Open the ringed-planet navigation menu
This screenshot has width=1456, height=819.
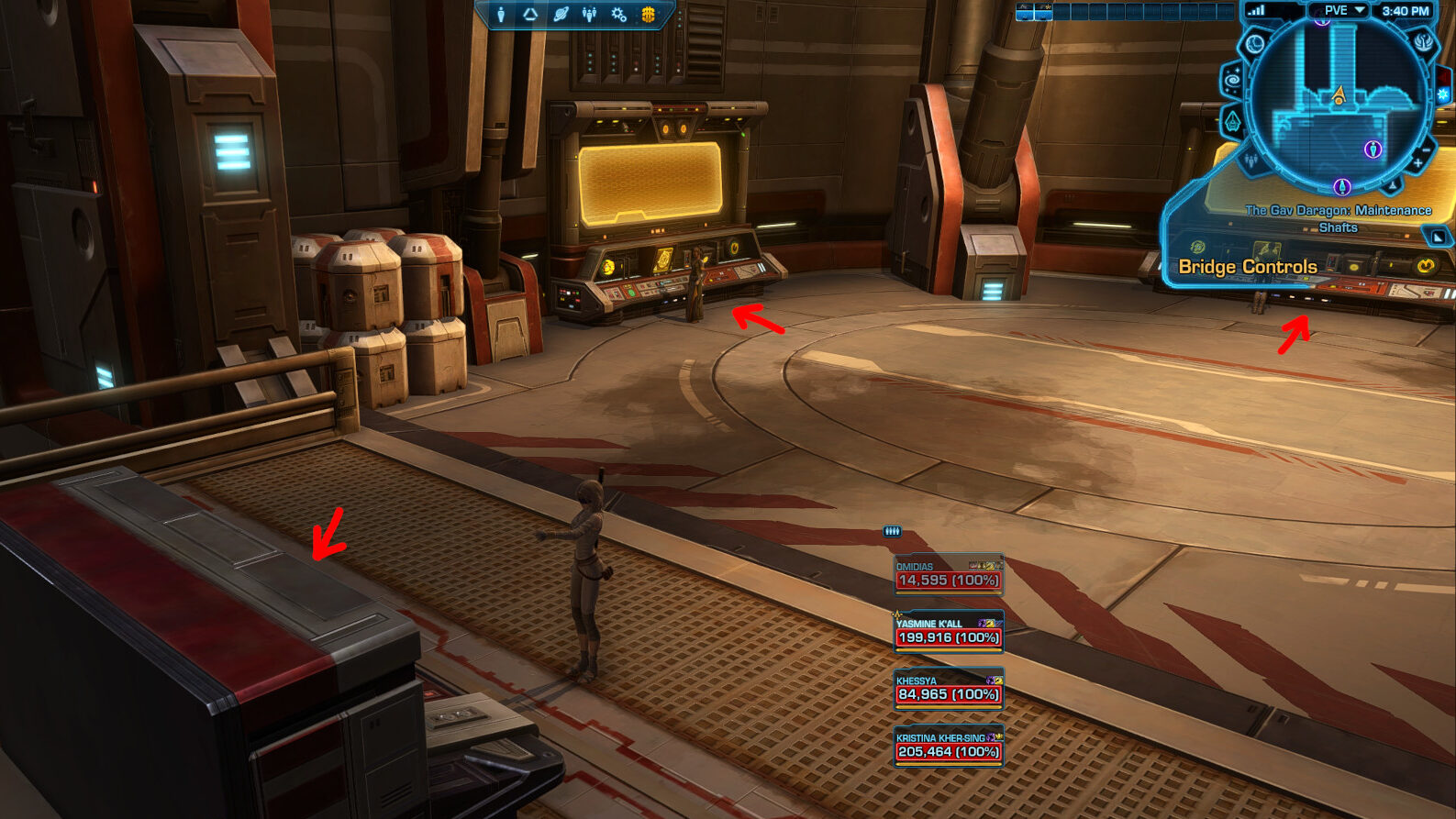click(561, 14)
